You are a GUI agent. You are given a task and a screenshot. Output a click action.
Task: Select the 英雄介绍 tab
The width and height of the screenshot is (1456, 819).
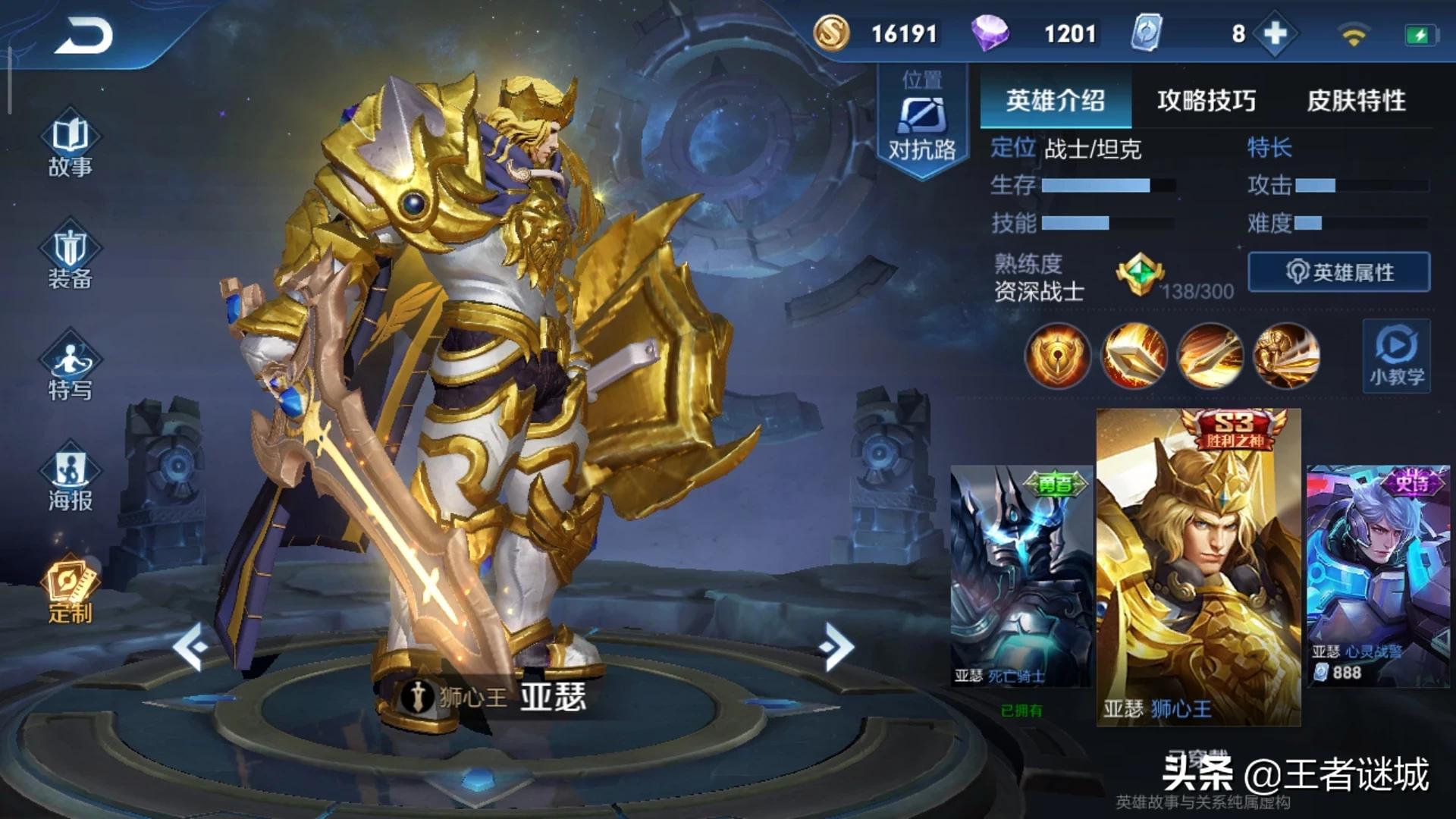pyautogui.click(x=1055, y=100)
